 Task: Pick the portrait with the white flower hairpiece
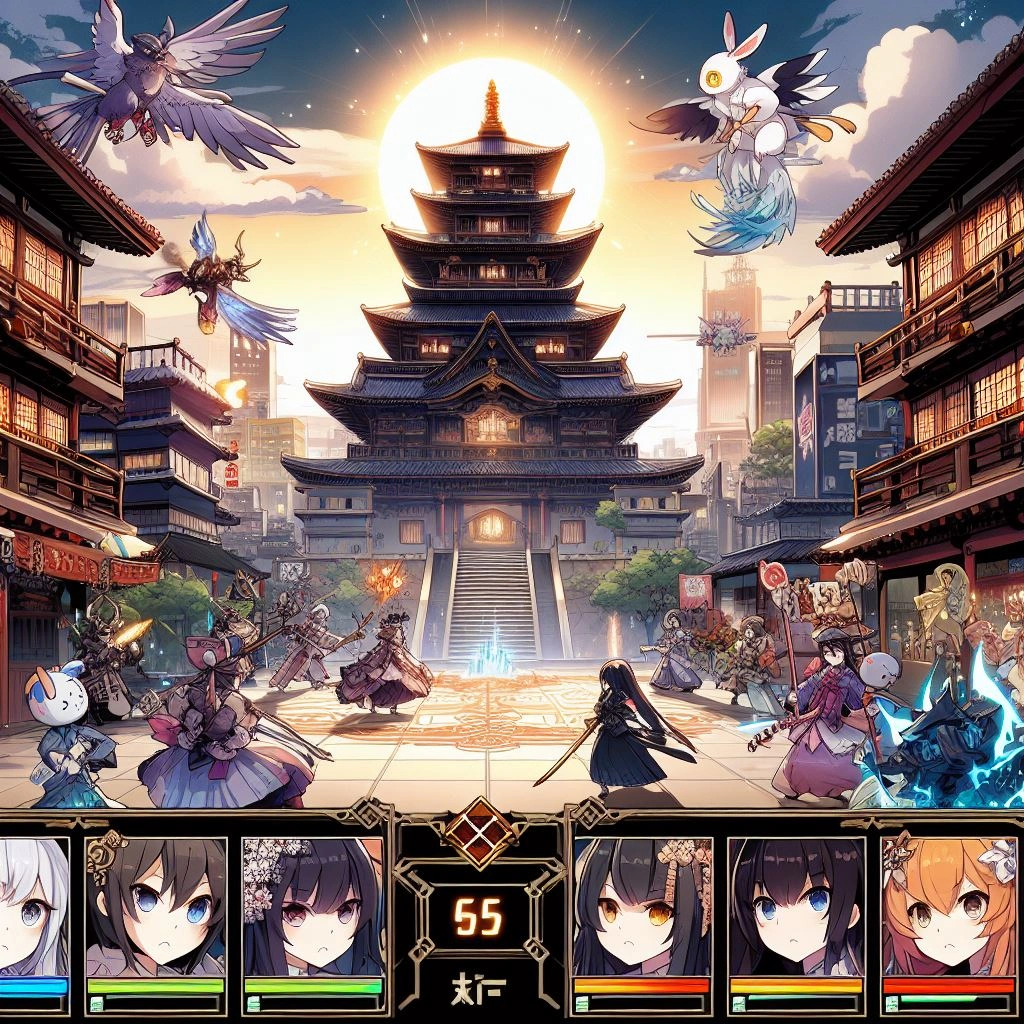311,905
